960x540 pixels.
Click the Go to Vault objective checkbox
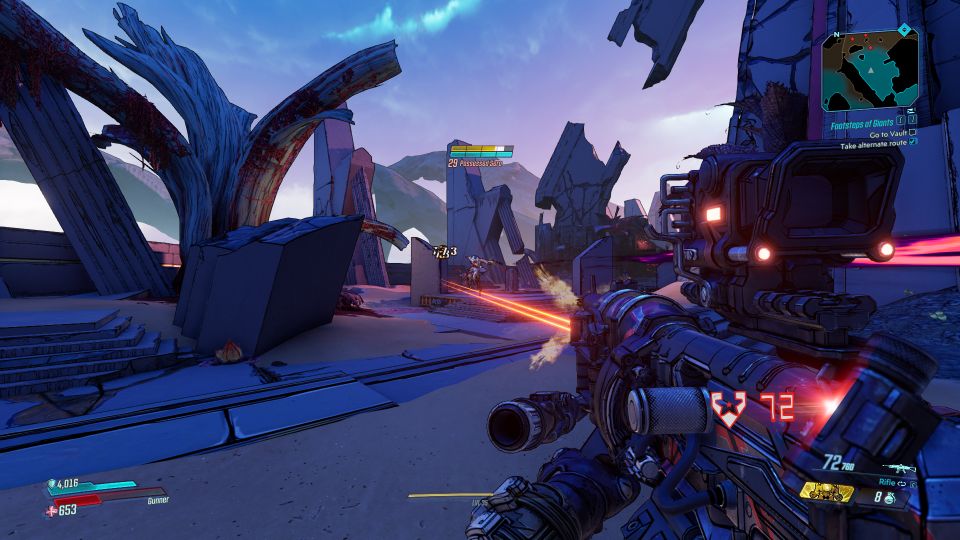912,133
